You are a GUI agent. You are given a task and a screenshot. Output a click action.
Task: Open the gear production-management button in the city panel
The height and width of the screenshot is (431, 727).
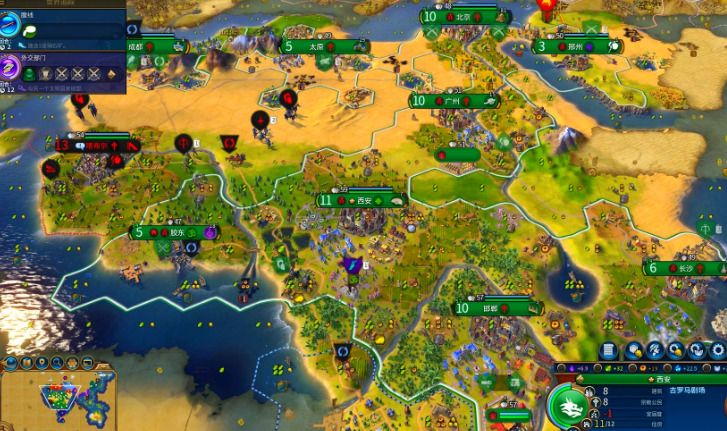tap(716, 351)
